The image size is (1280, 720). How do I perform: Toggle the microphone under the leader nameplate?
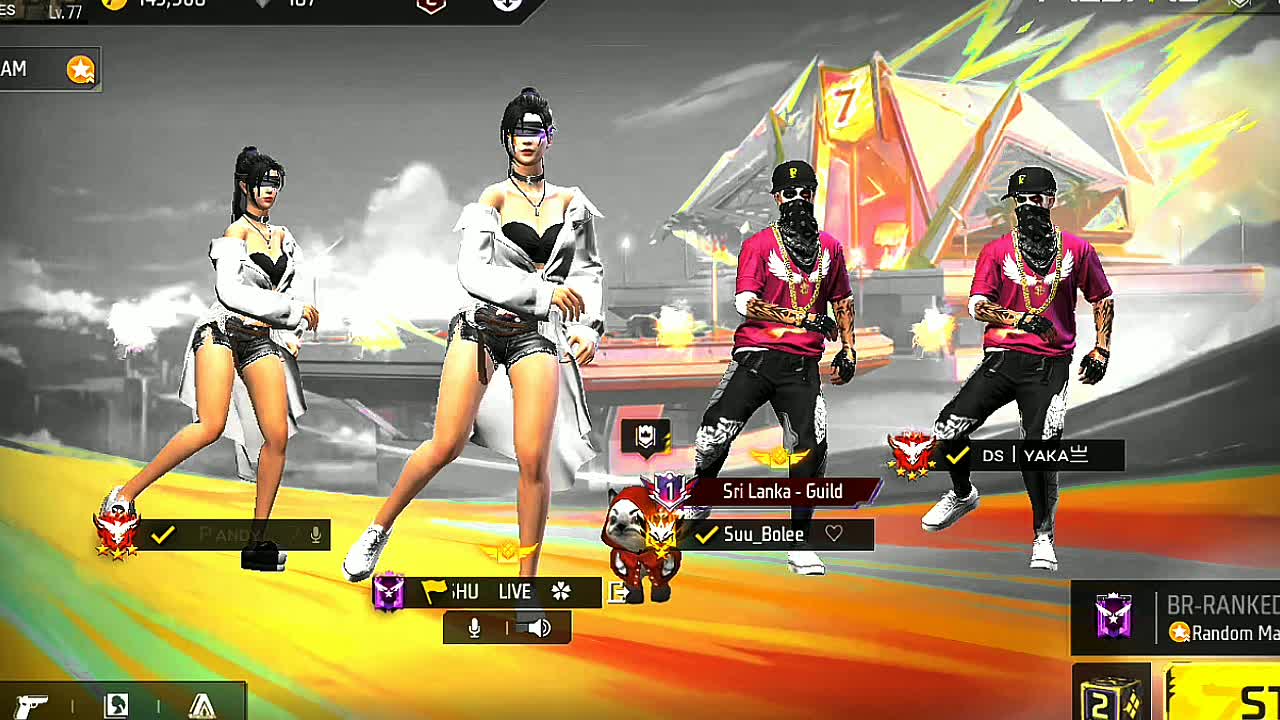(474, 628)
